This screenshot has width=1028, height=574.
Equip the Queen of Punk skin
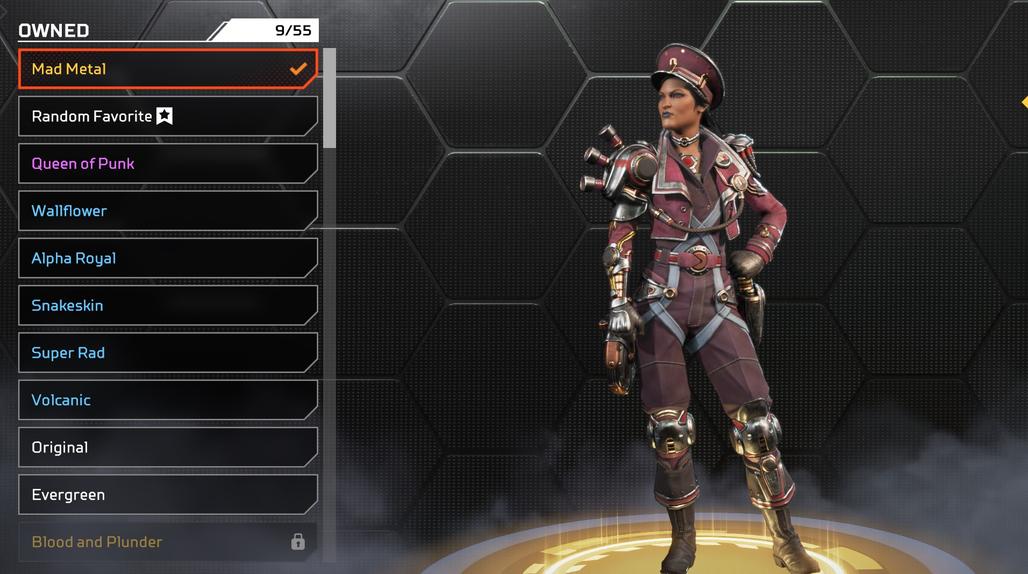(167, 163)
